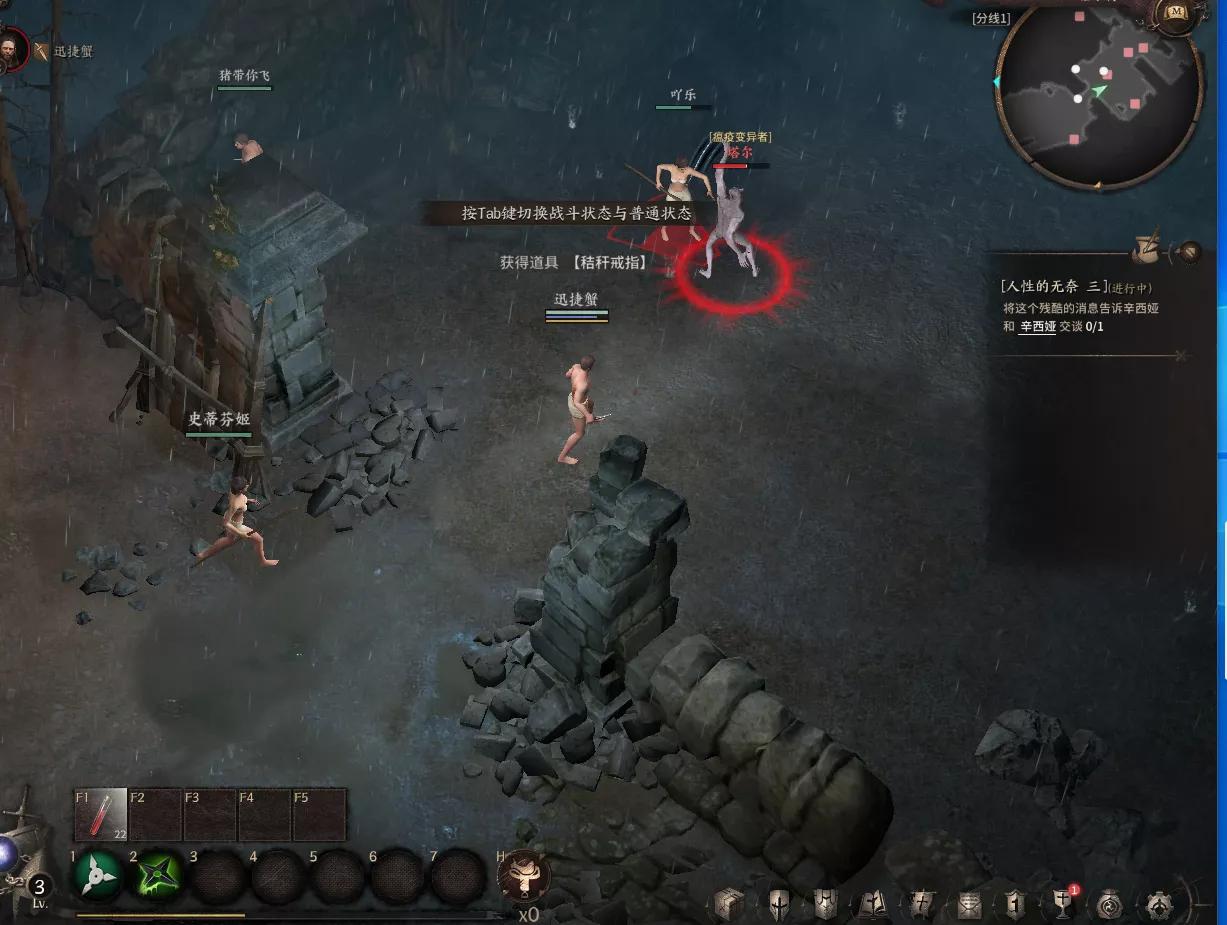The height and width of the screenshot is (925, 1227).
Task: Click the 分线1 channel label
Action: coord(990,18)
